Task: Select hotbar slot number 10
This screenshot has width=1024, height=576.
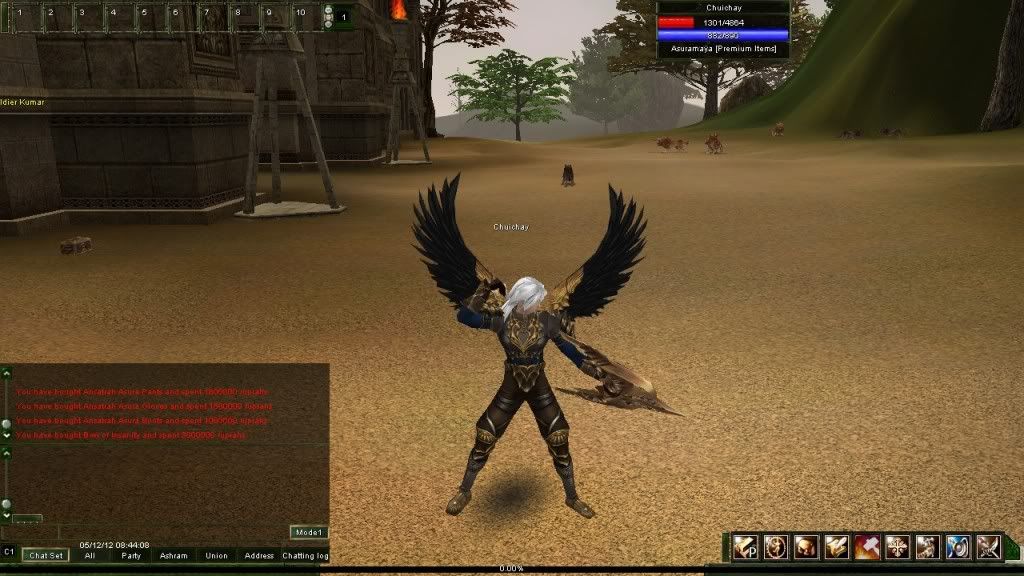Action: [x=301, y=16]
